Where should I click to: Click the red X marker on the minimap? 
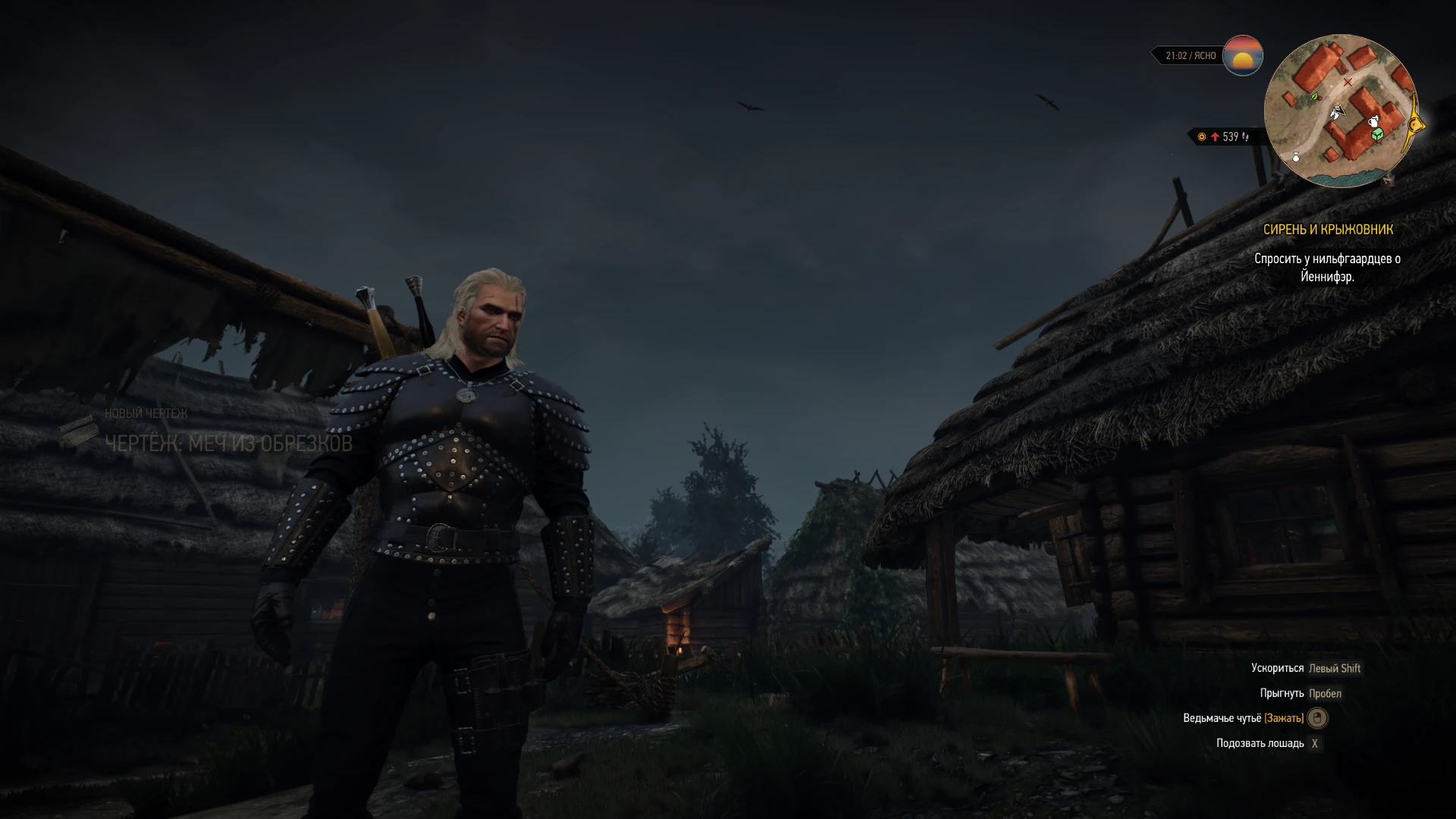point(1348,82)
